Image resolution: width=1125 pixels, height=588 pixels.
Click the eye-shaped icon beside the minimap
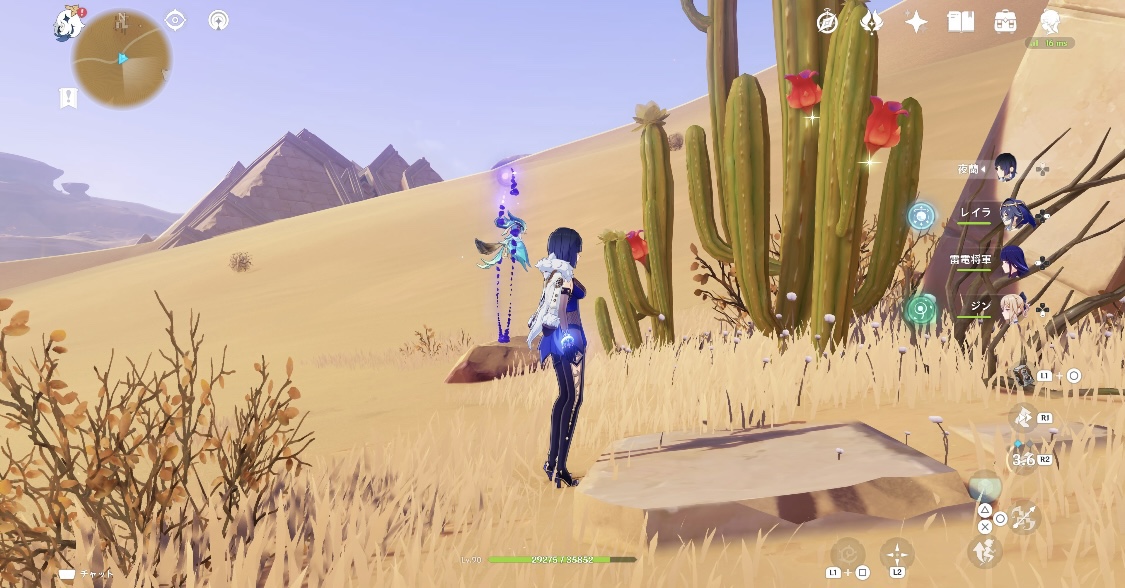tap(176, 20)
